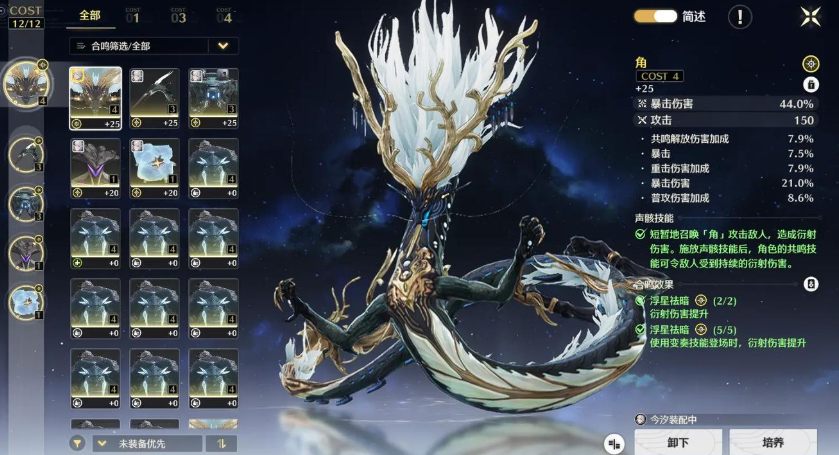Viewport: 839px width, 455px height.
Task: Switch to the 全部 tab
Action: click(x=89, y=15)
